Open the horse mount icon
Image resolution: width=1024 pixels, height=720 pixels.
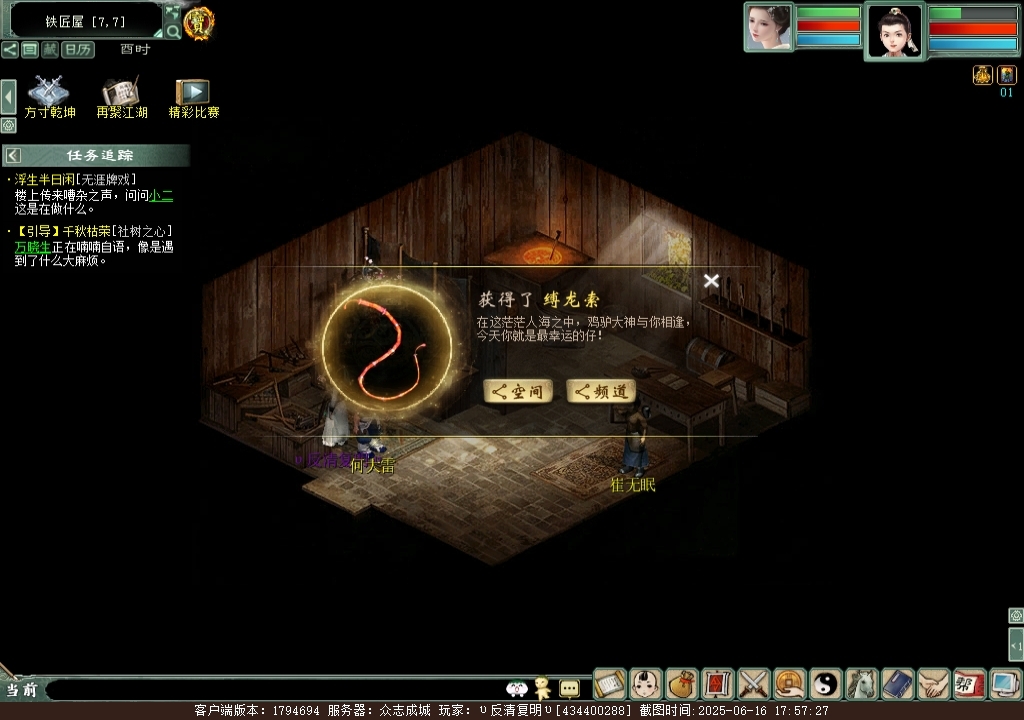pos(862,684)
